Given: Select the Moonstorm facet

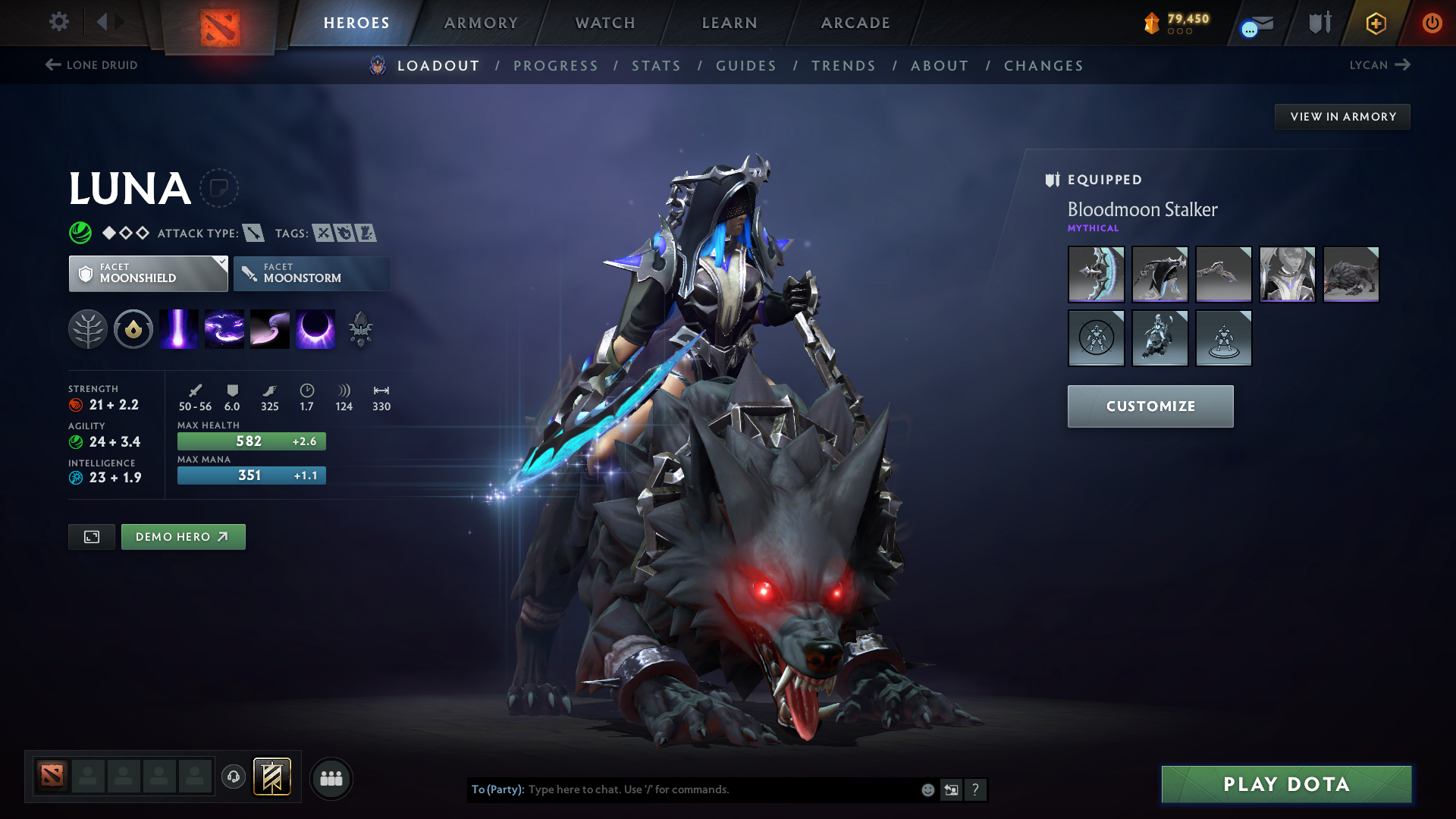Looking at the screenshot, I should tap(312, 274).
